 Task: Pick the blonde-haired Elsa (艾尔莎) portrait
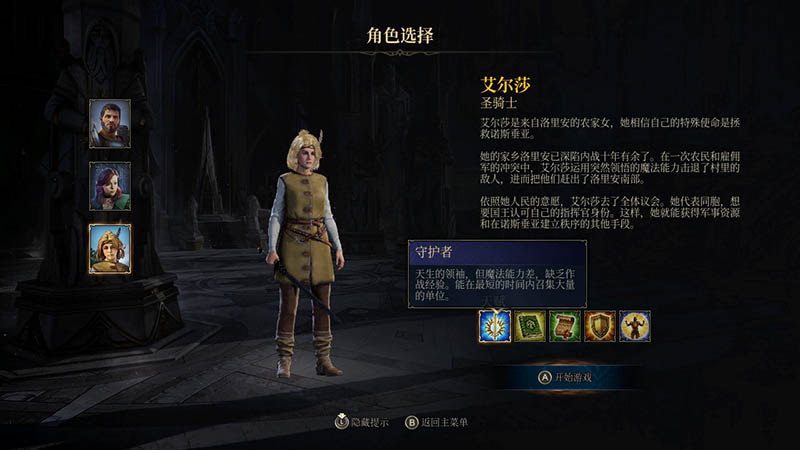click(x=110, y=248)
